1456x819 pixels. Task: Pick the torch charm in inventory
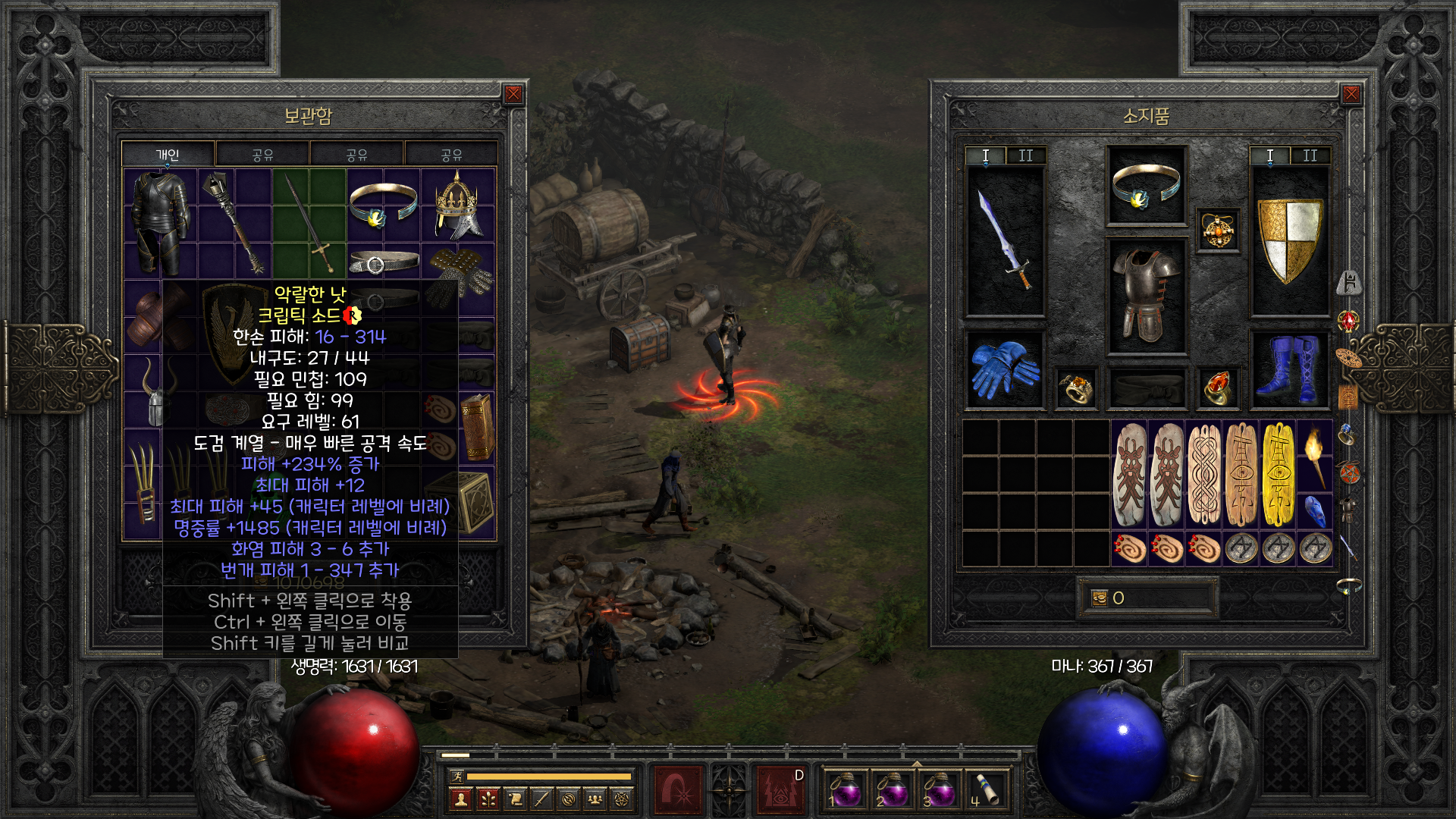pyautogui.click(x=1316, y=457)
